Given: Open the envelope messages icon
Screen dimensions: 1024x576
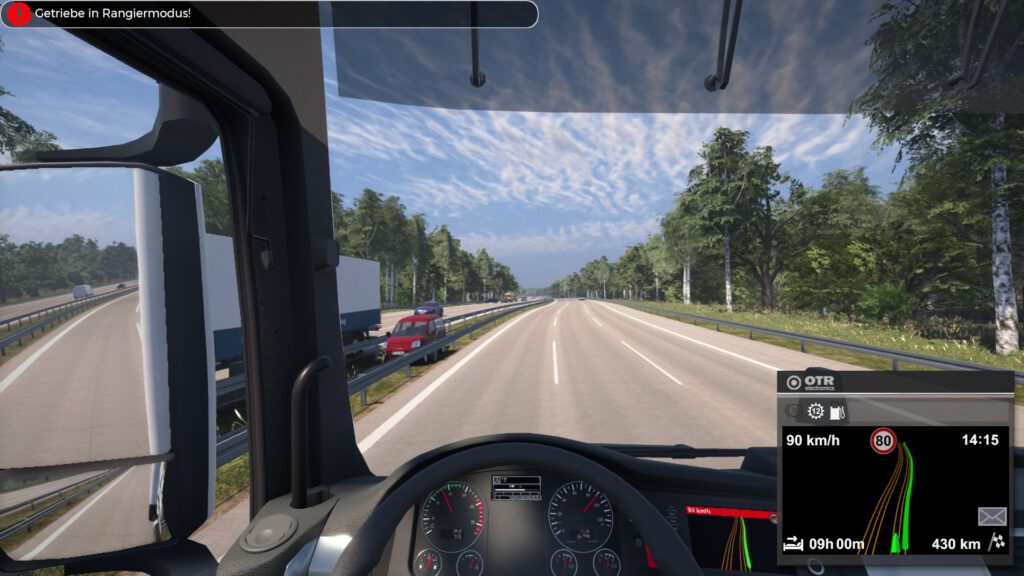Looking at the screenshot, I should pyautogui.click(x=992, y=516).
